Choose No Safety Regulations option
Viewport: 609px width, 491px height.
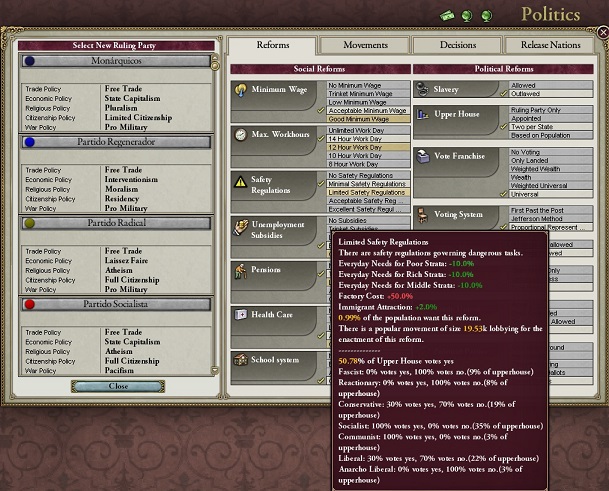366,176
